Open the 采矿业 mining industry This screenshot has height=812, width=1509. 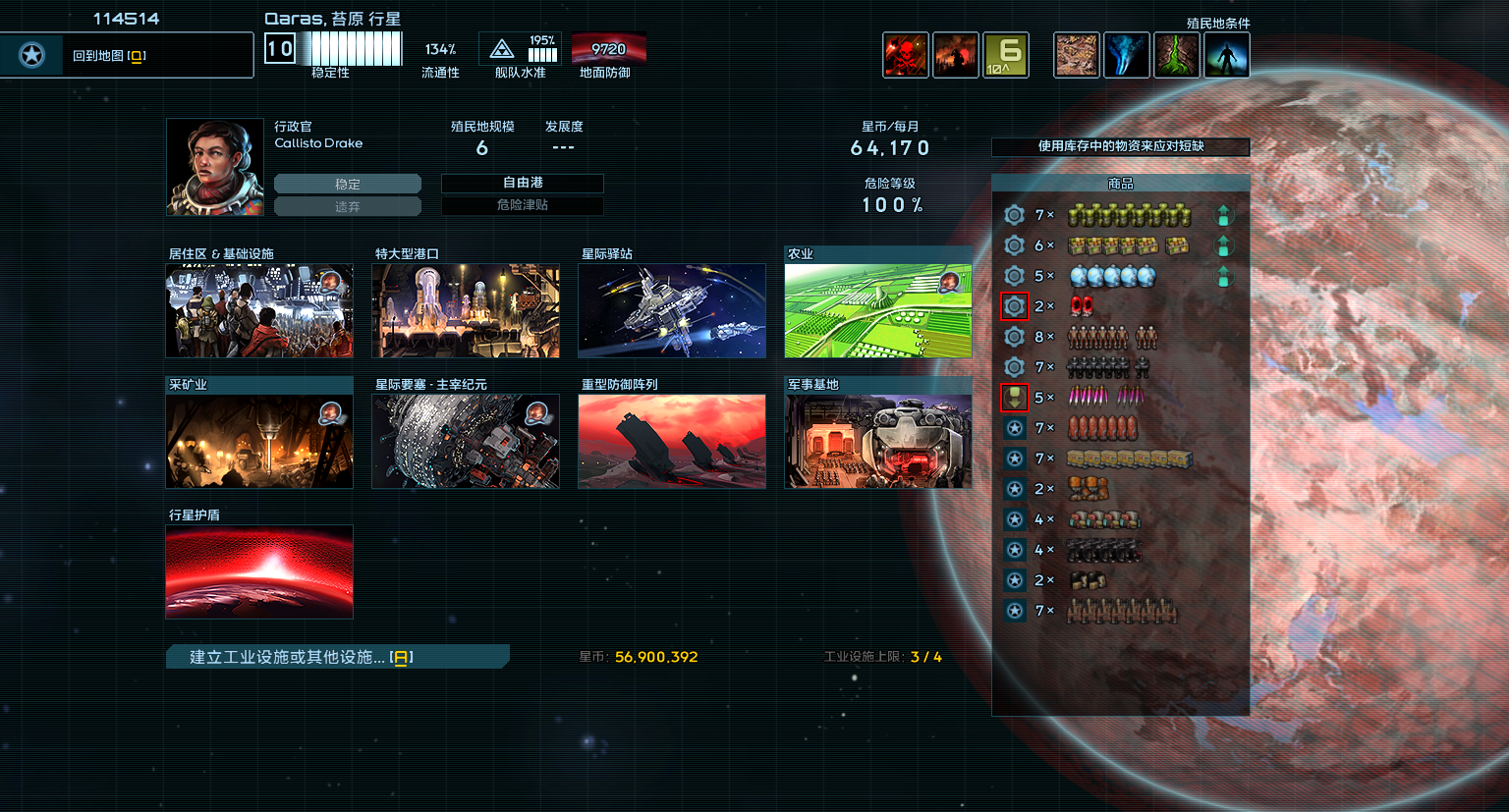[259, 441]
